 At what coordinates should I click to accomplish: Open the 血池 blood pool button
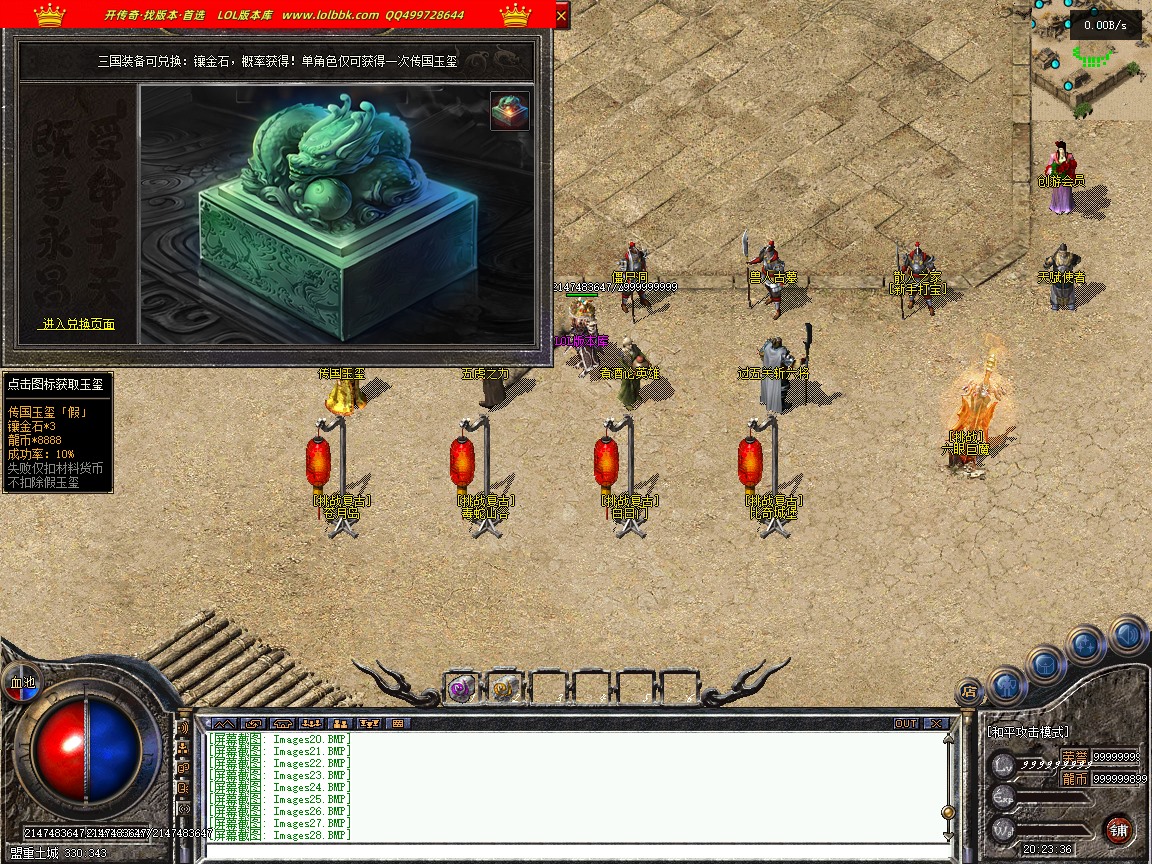click(x=22, y=683)
